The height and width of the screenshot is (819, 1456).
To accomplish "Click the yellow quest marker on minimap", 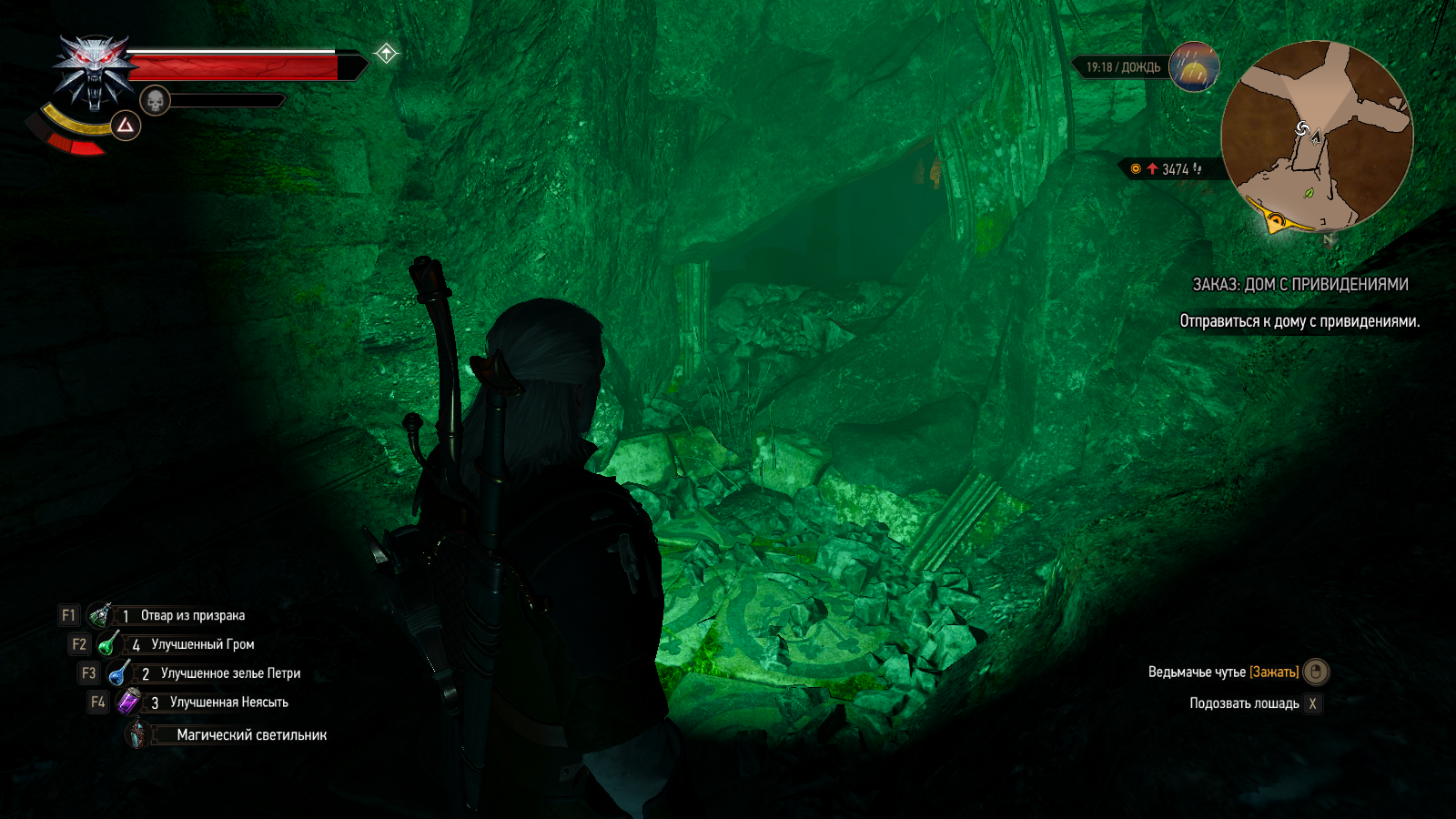I will pyautogui.click(x=1276, y=220).
